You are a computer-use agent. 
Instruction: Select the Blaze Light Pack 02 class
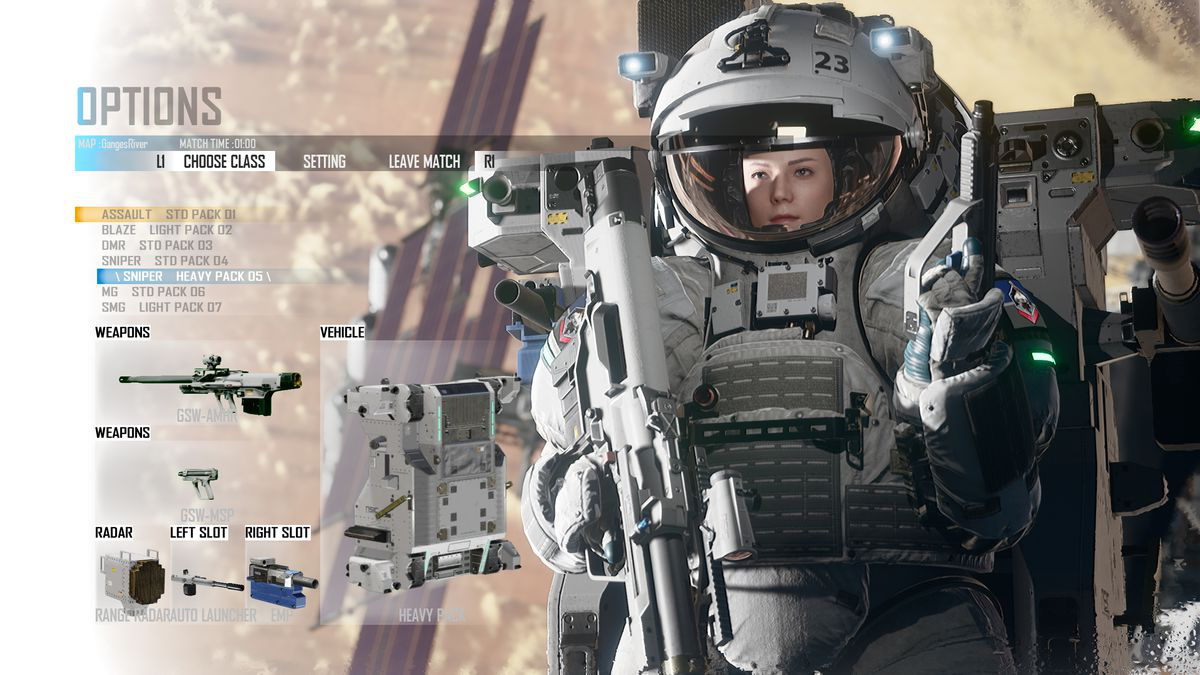click(x=166, y=230)
